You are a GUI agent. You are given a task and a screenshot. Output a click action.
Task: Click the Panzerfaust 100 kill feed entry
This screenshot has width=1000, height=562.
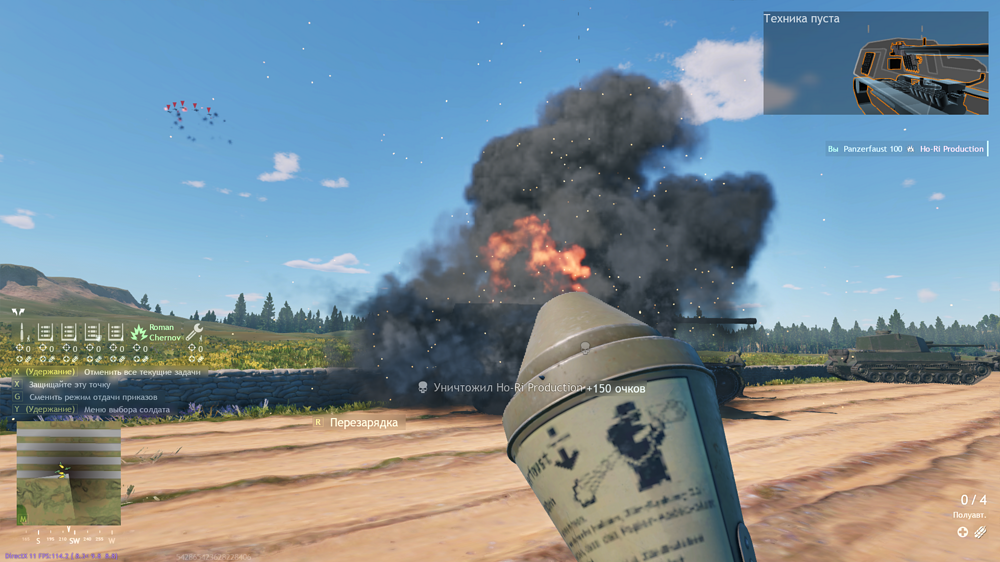pos(905,149)
